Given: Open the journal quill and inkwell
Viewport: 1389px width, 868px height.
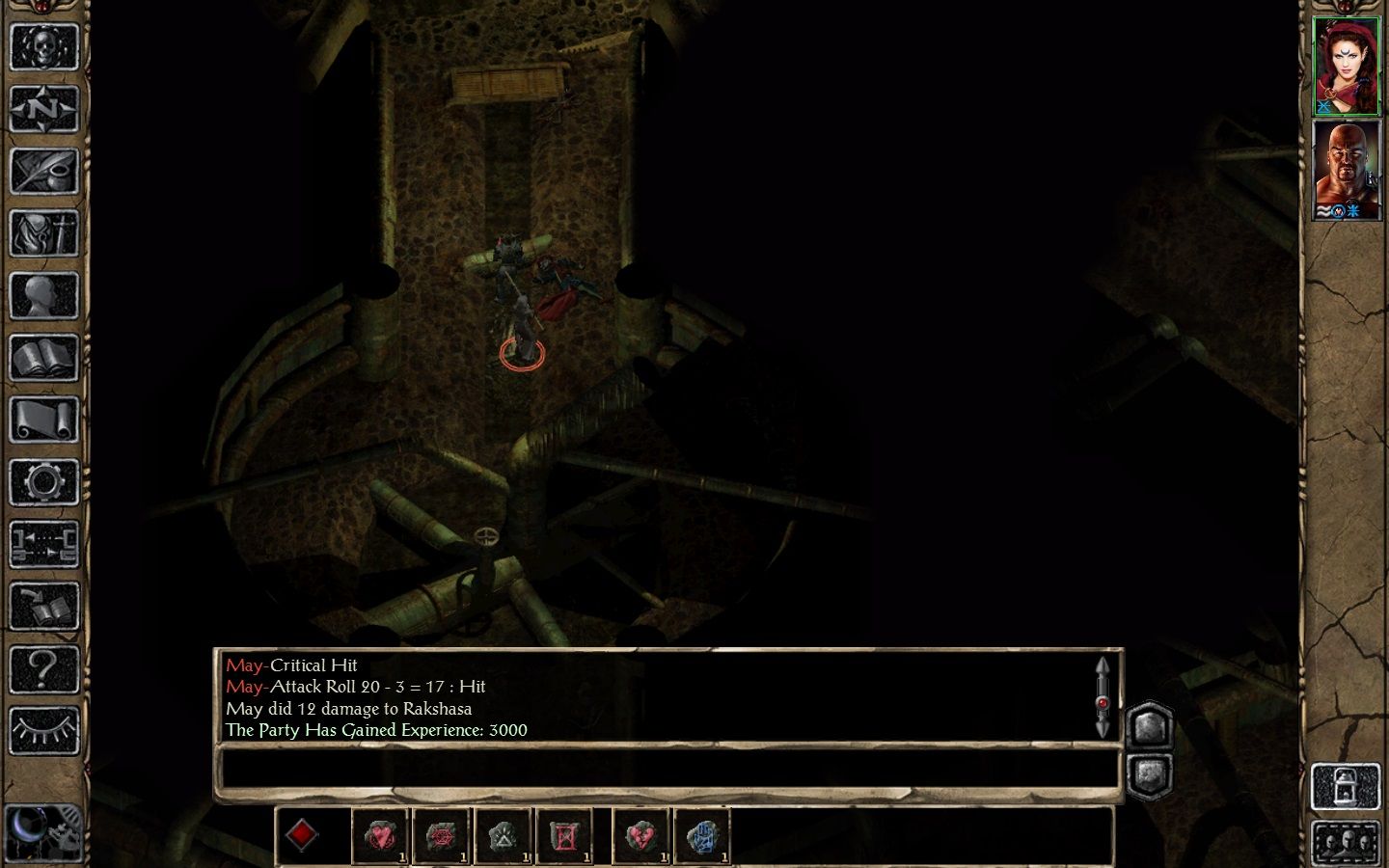Looking at the screenshot, I should 43,171.
